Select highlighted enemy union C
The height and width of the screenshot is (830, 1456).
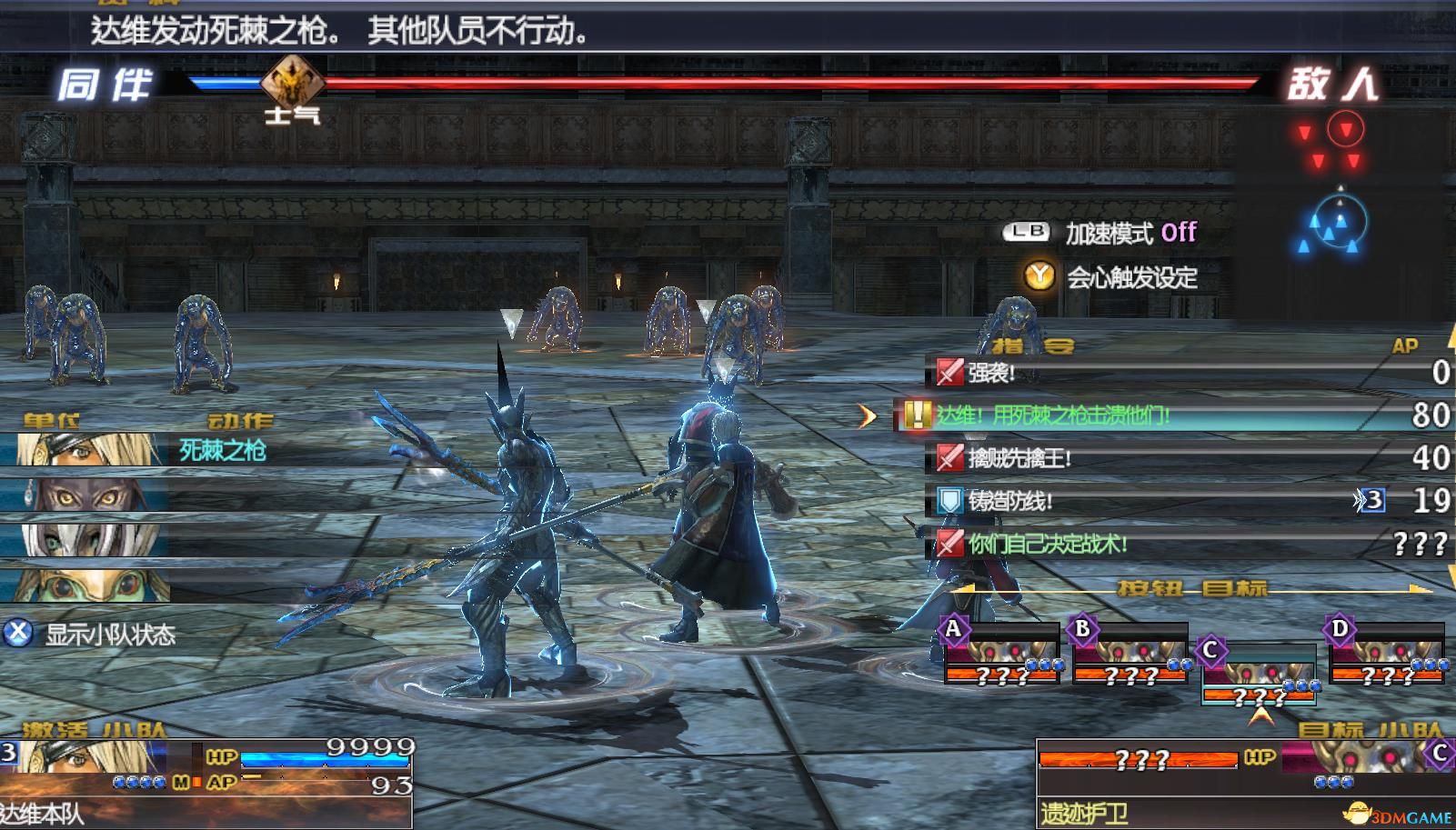click(x=1259, y=675)
